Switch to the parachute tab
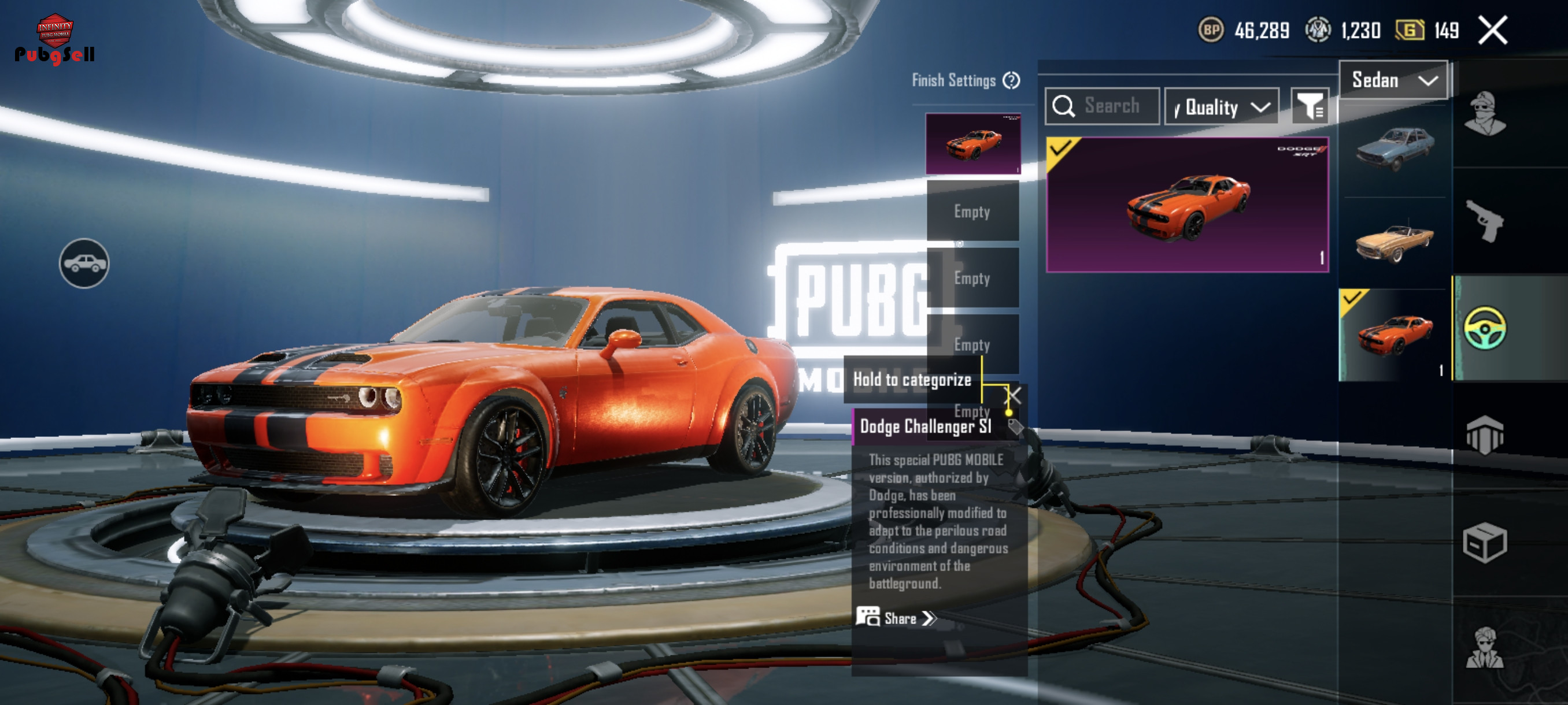 [x=1485, y=435]
